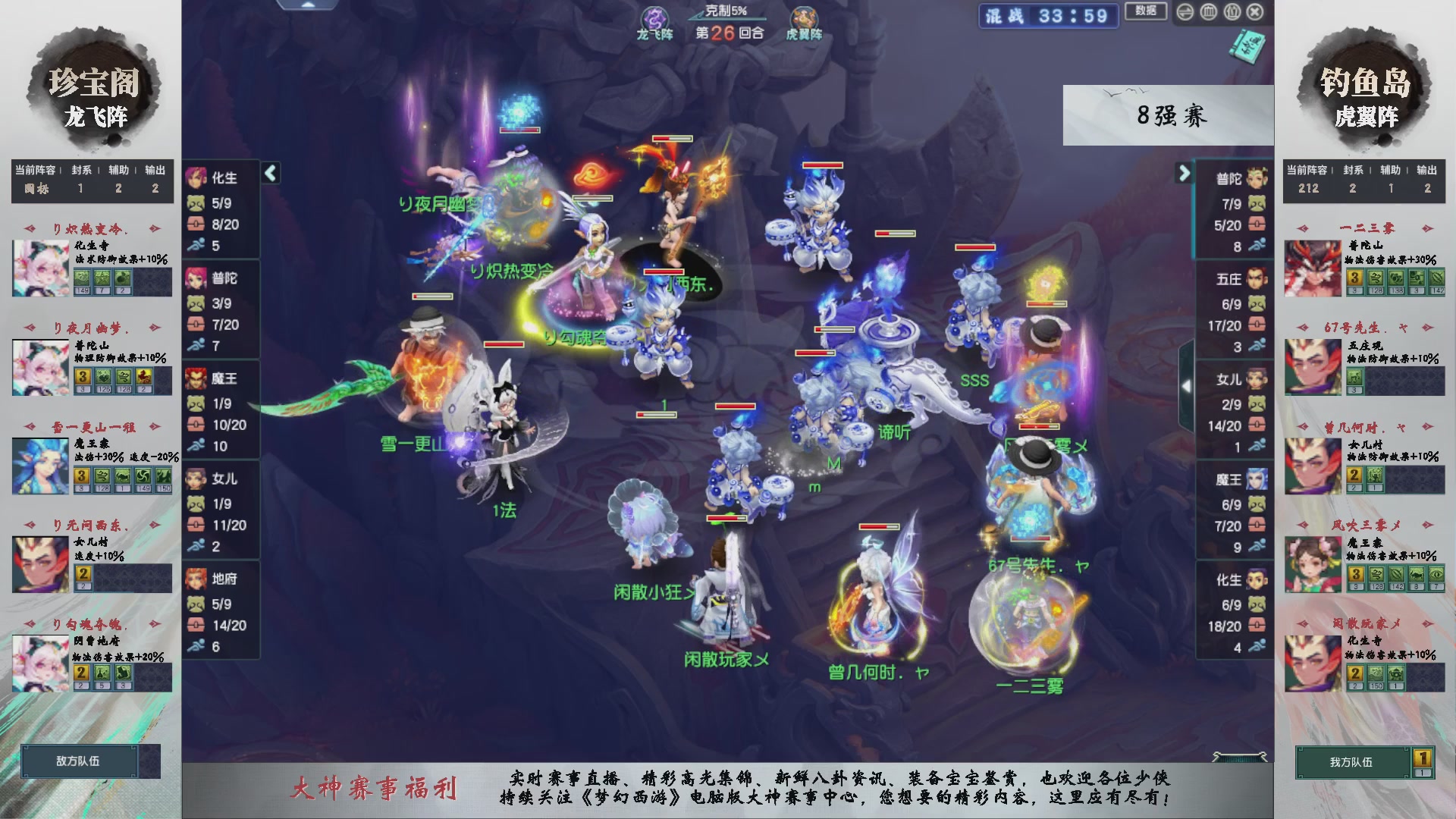1456x819 pixels.
Task: Open the 数据 data panel
Action: click(1145, 12)
